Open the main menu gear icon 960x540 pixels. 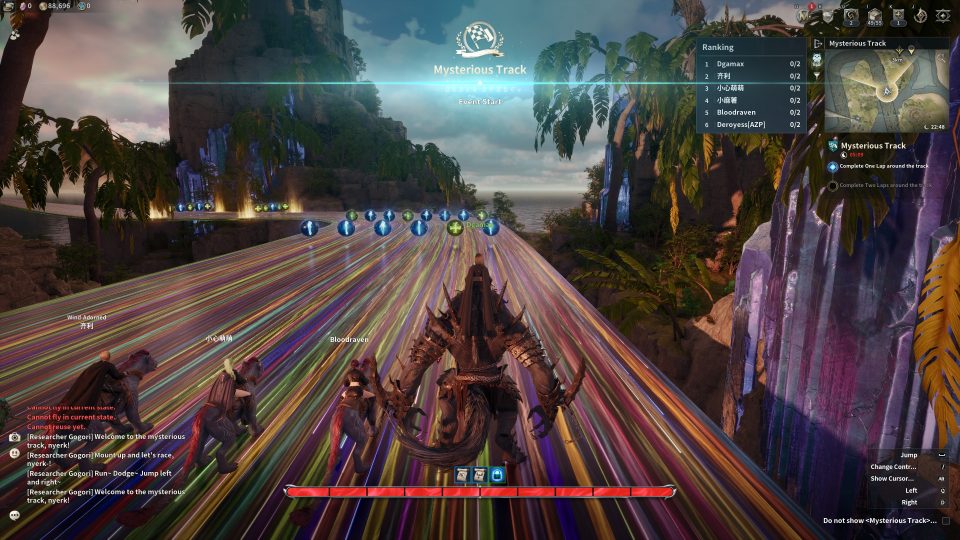pos(942,15)
